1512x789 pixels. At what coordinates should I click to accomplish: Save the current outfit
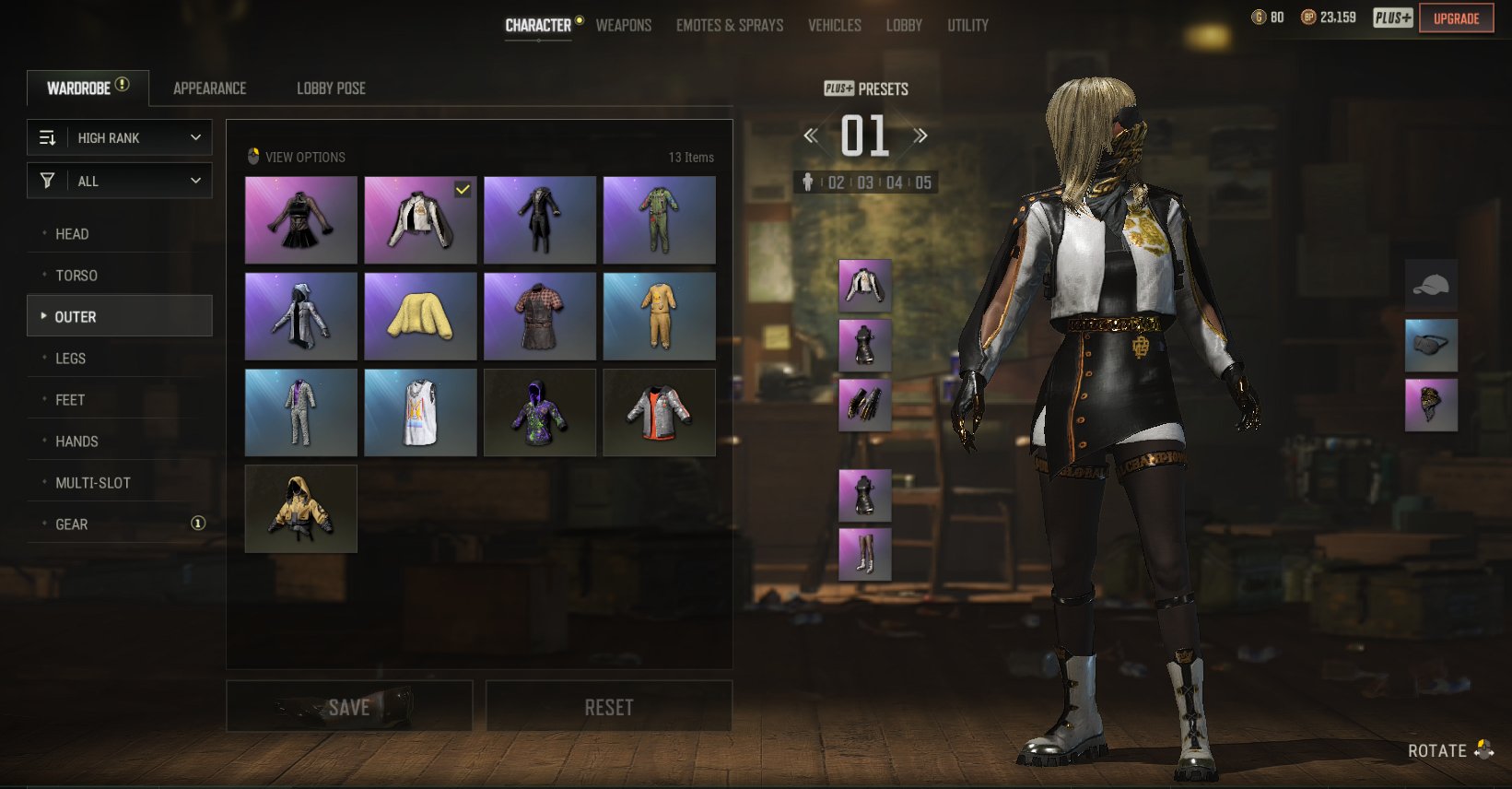click(349, 707)
